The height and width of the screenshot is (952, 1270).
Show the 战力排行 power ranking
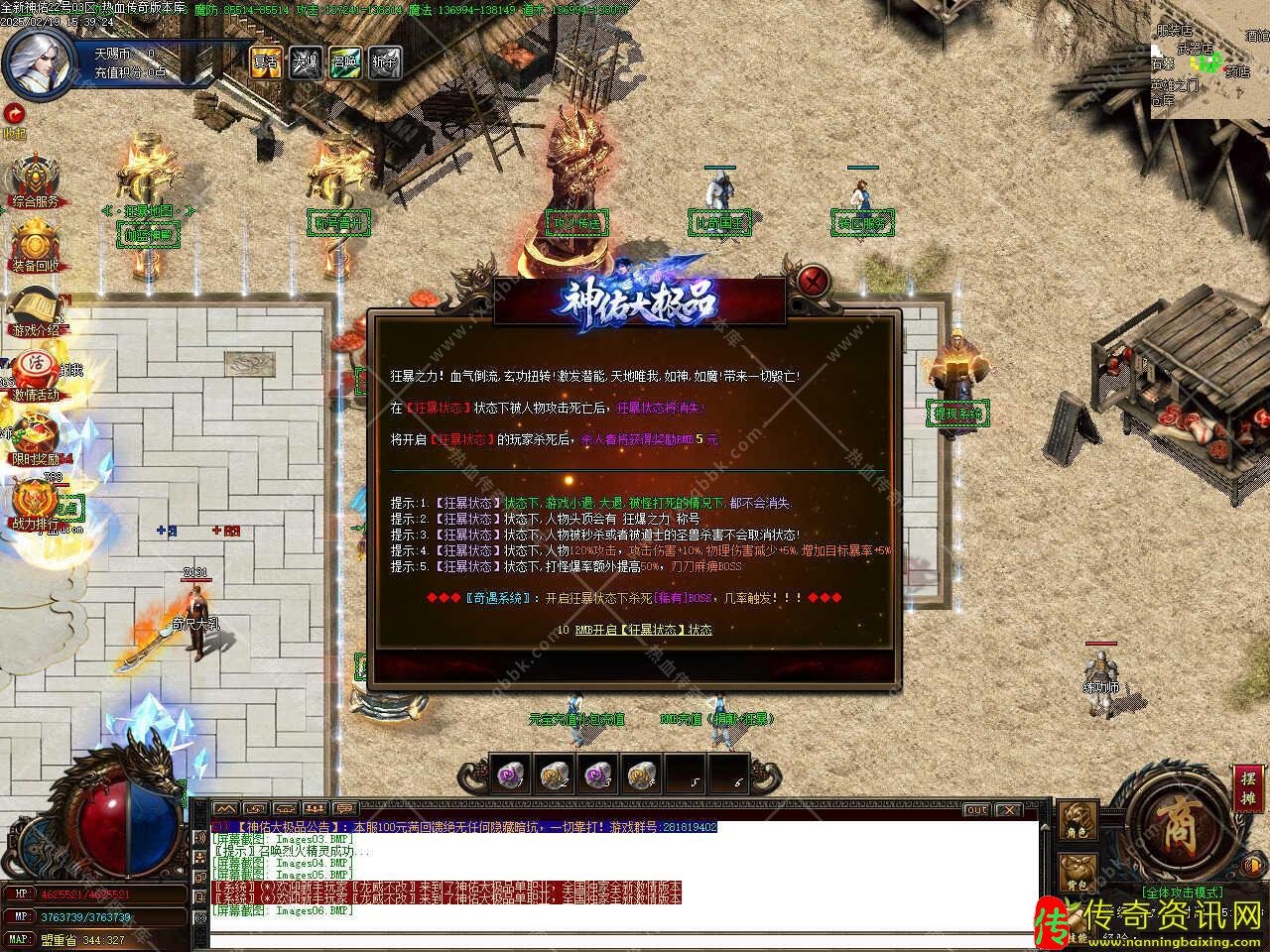(x=36, y=503)
